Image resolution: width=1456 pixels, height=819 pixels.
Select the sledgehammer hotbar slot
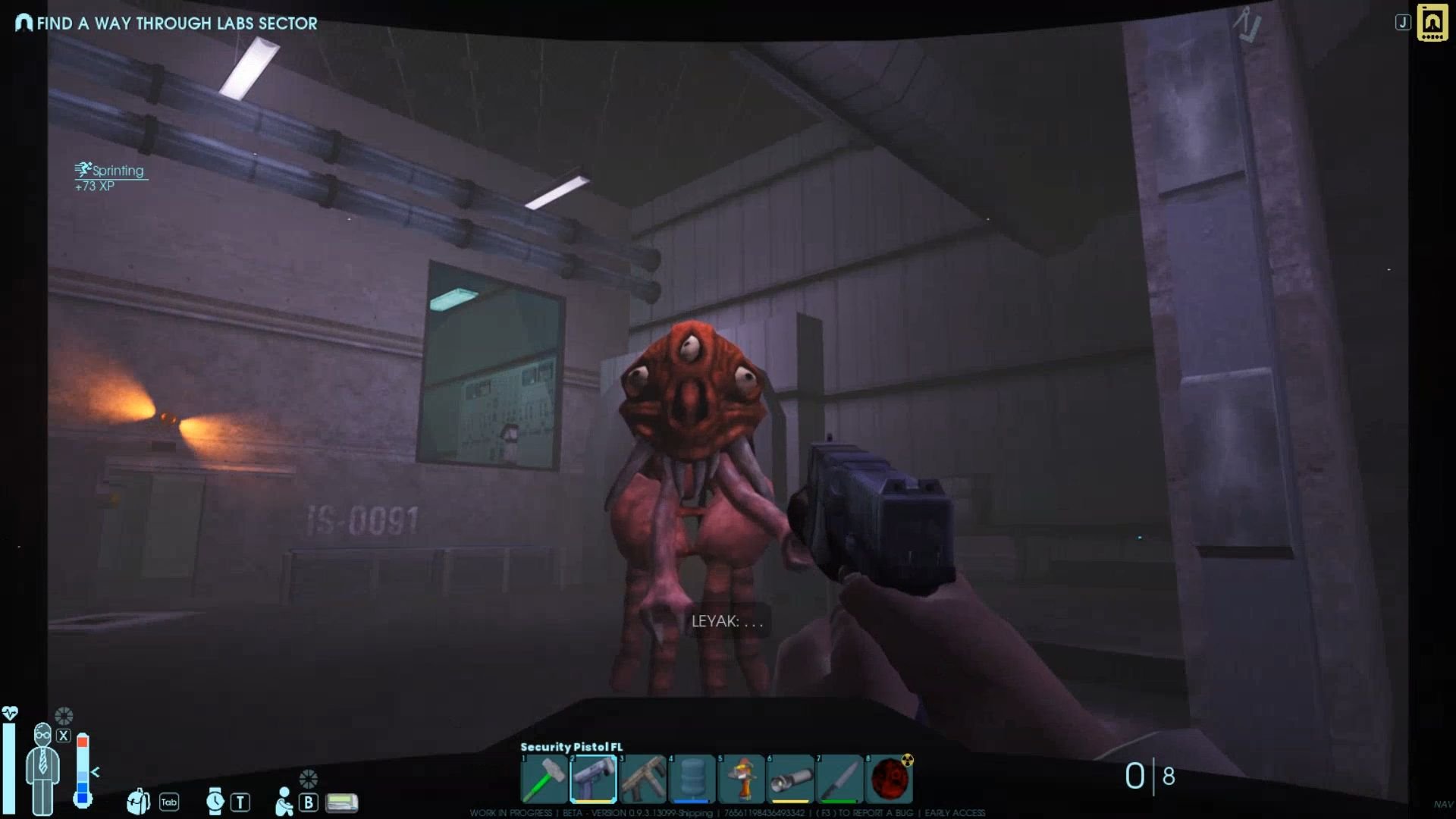(x=544, y=779)
